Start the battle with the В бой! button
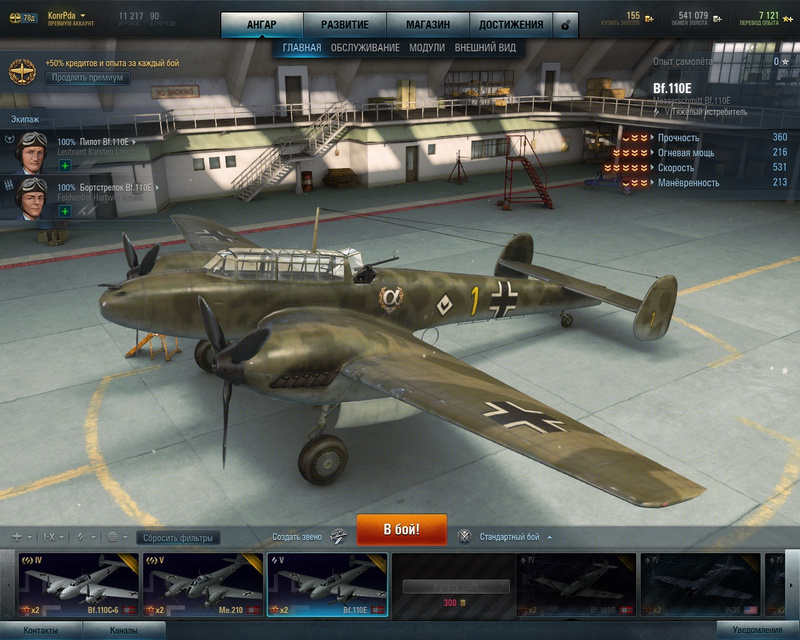800x640 pixels. pyautogui.click(x=401, y=529)
